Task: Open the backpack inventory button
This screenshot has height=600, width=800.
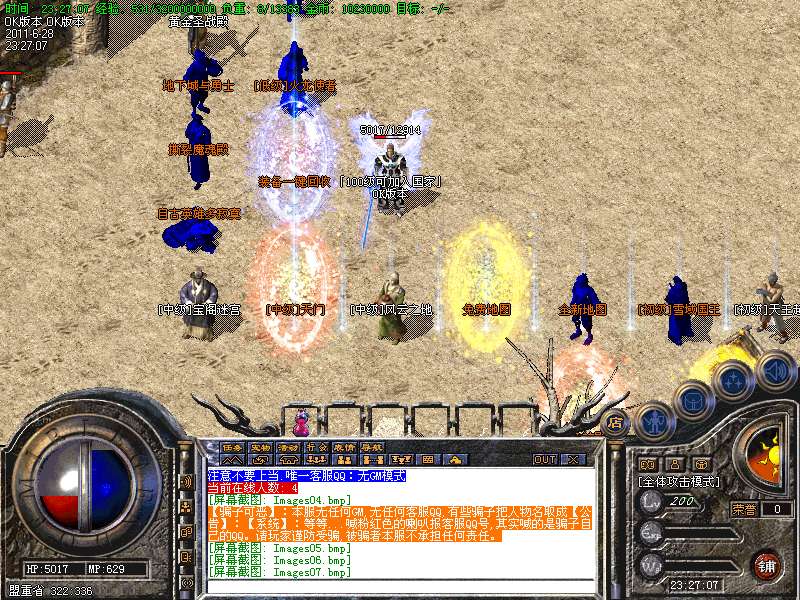Action: pyautogui.click(x=692, y=400)
